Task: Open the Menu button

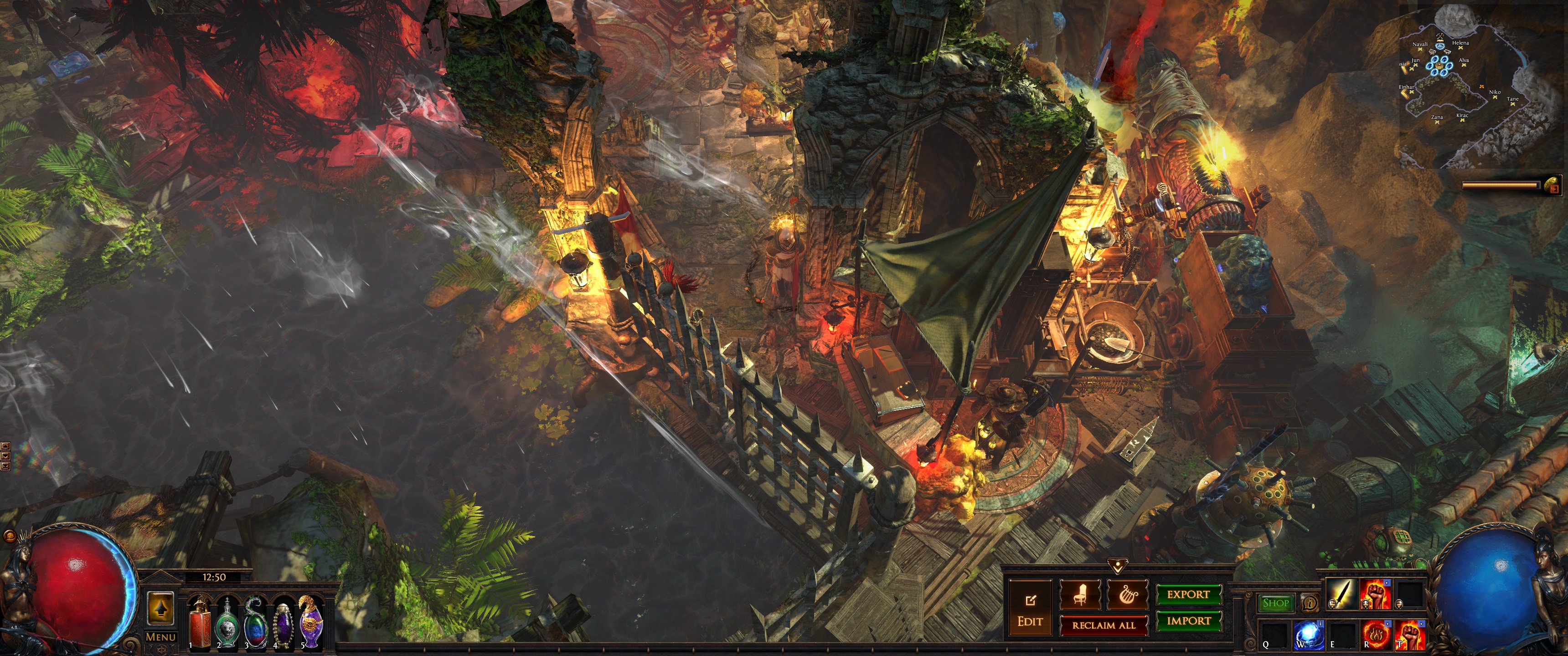Action: (x=161, y=637)
